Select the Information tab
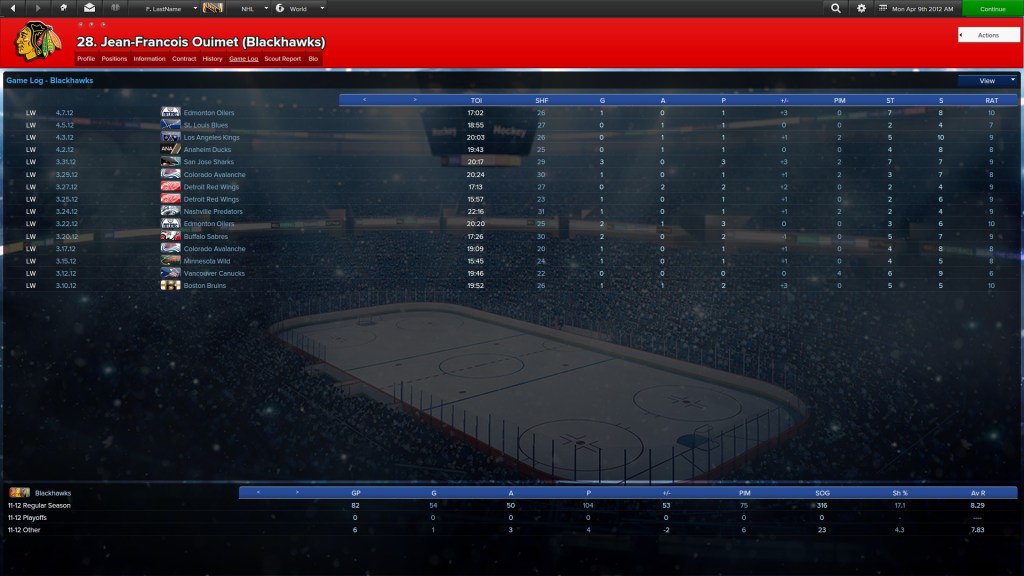1024x576 pixels. pos(149,59)
